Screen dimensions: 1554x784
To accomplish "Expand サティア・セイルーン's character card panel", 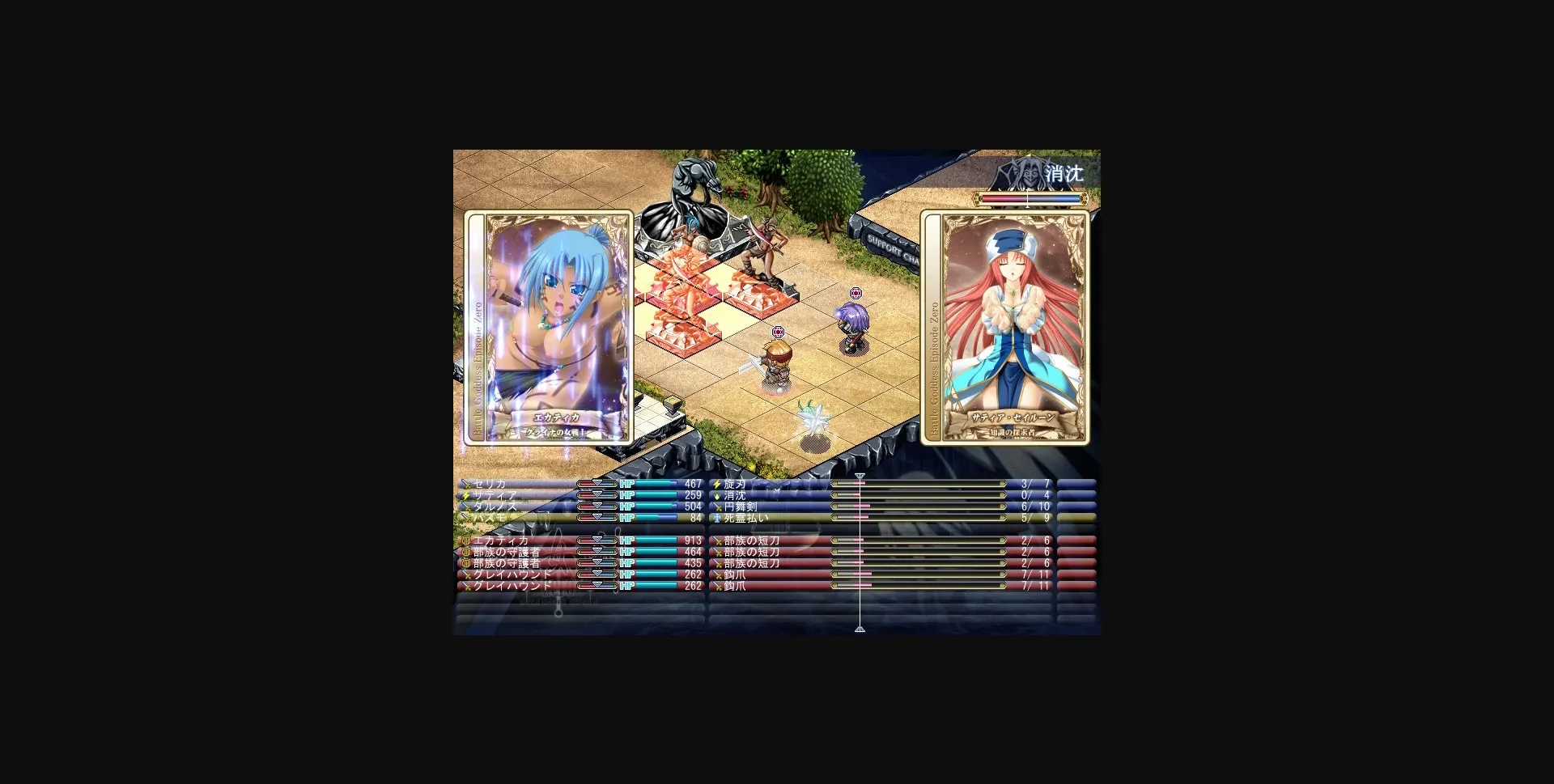I will (x=1006, y=327).
